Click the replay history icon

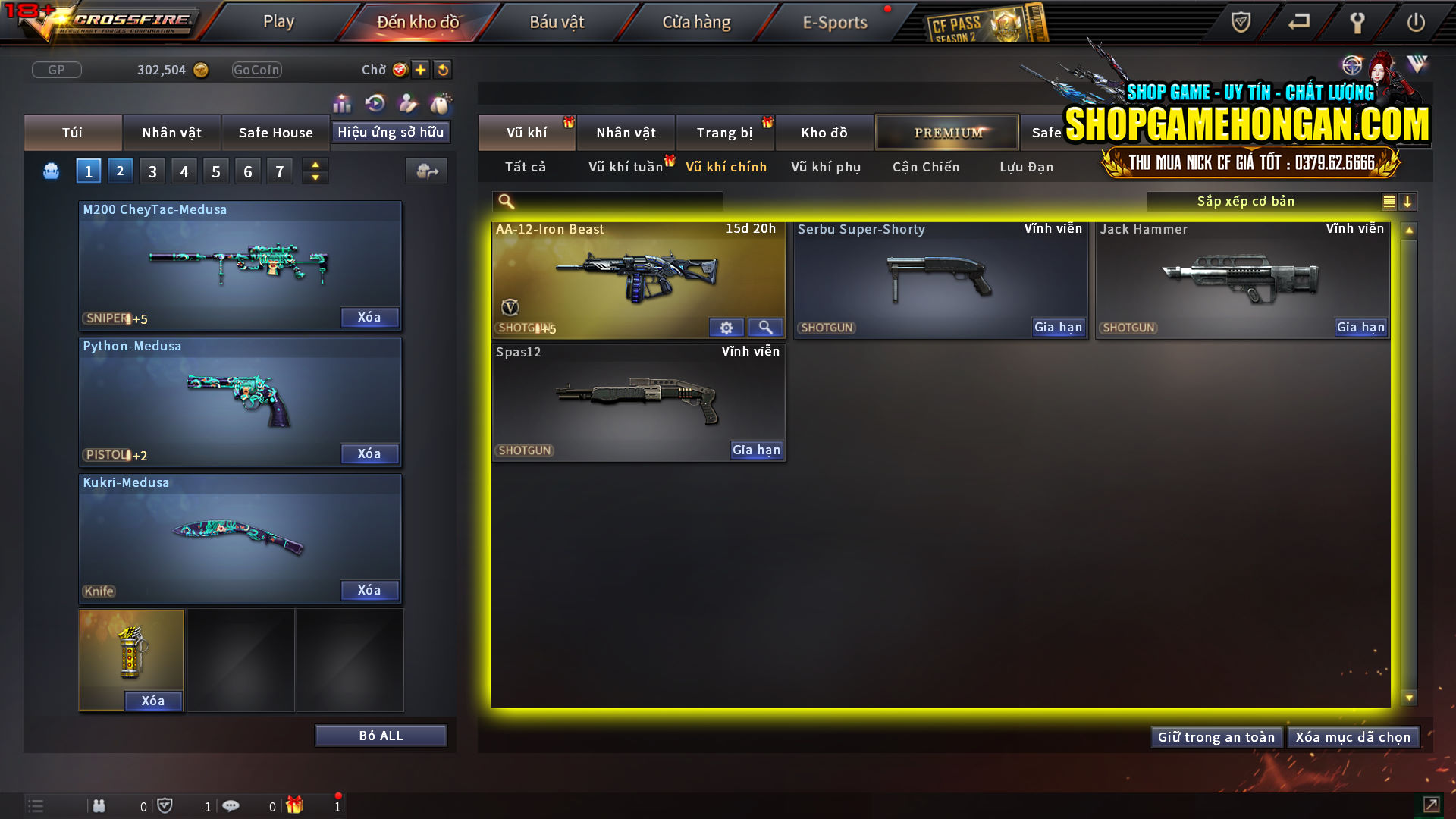pyautogui.click(x=375, y=102)
